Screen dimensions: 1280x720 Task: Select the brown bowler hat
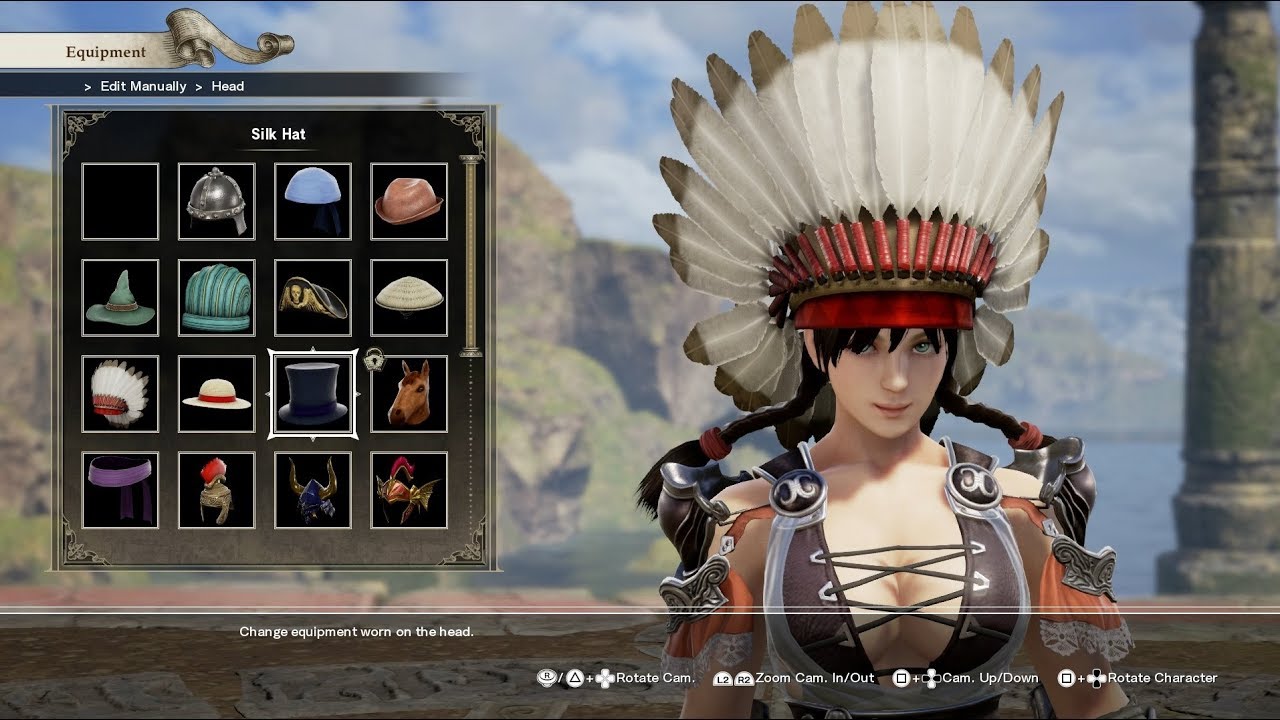[x=409, y=202]
